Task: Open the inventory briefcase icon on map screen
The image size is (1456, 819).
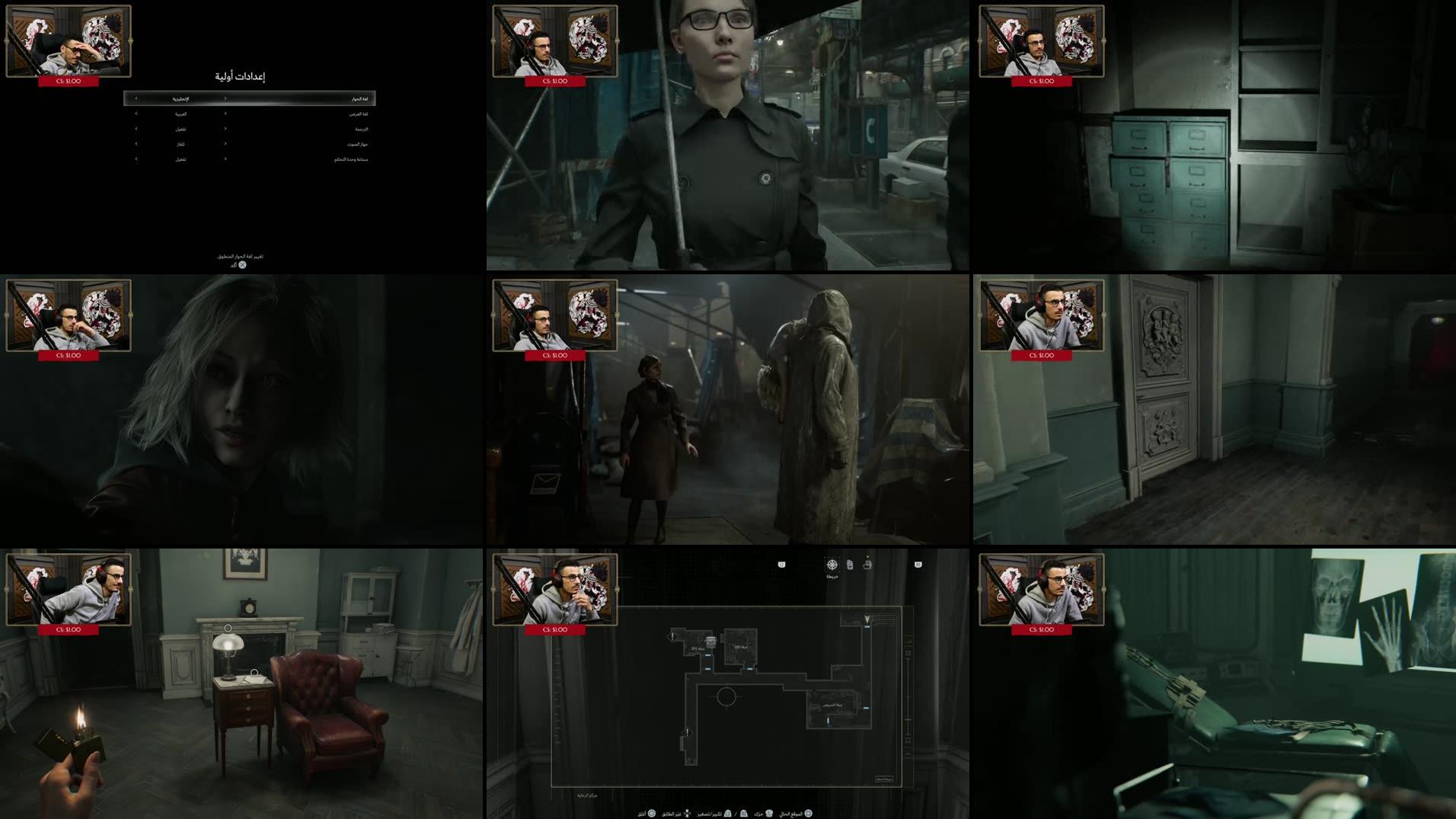Action: (x=869, y=564)
